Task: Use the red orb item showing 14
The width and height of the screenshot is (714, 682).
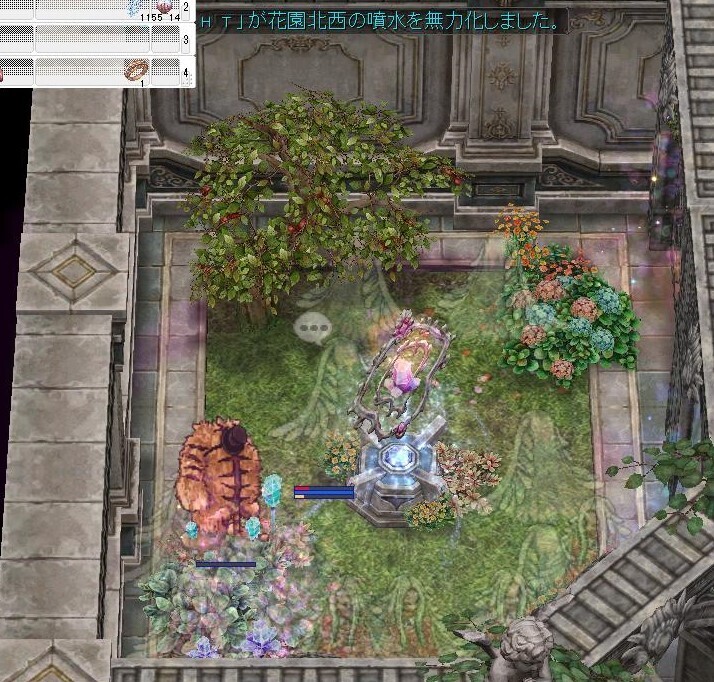Action: pyautogui.click(x=164, y=7)
